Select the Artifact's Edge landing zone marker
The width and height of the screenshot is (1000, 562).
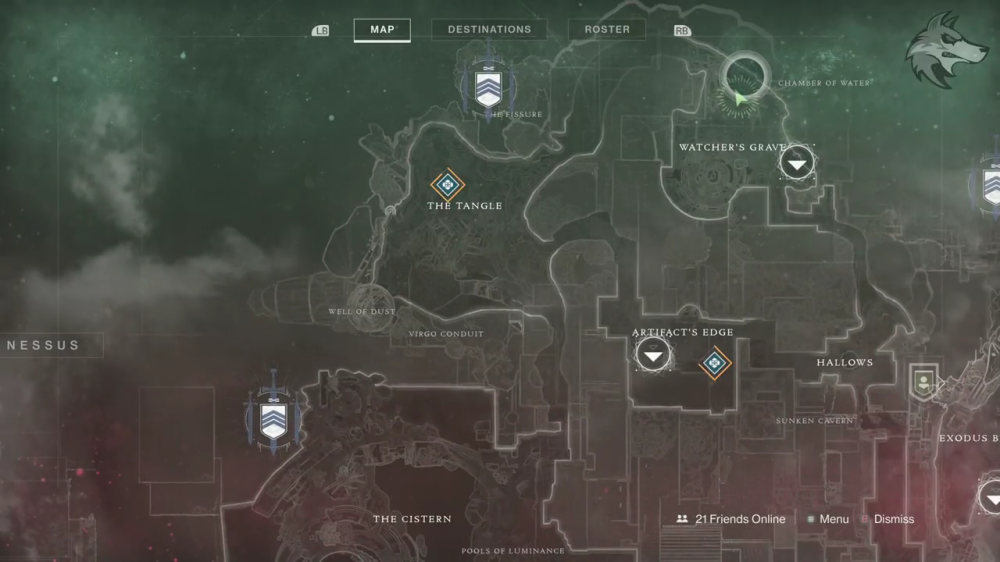click(654, 354)
